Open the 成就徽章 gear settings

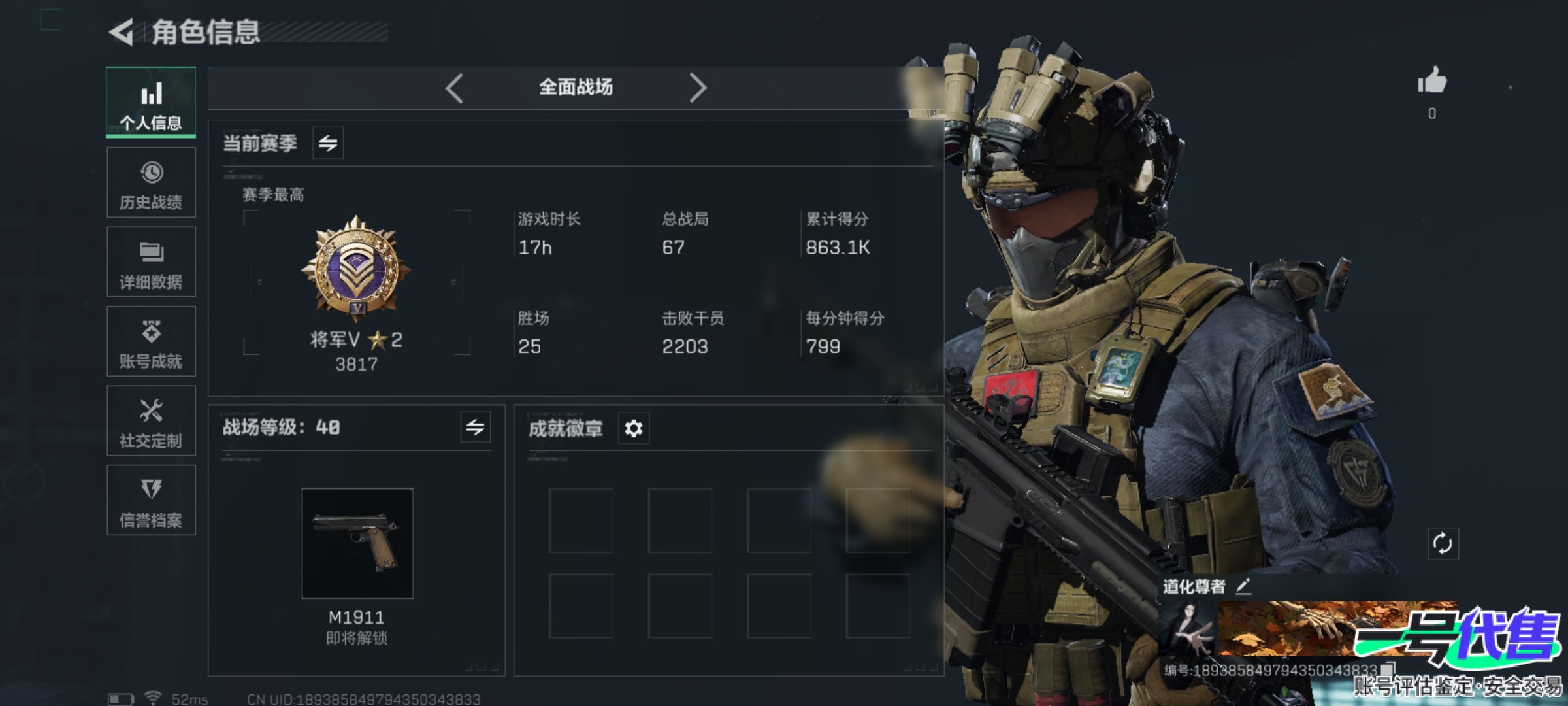pos(634,429)
